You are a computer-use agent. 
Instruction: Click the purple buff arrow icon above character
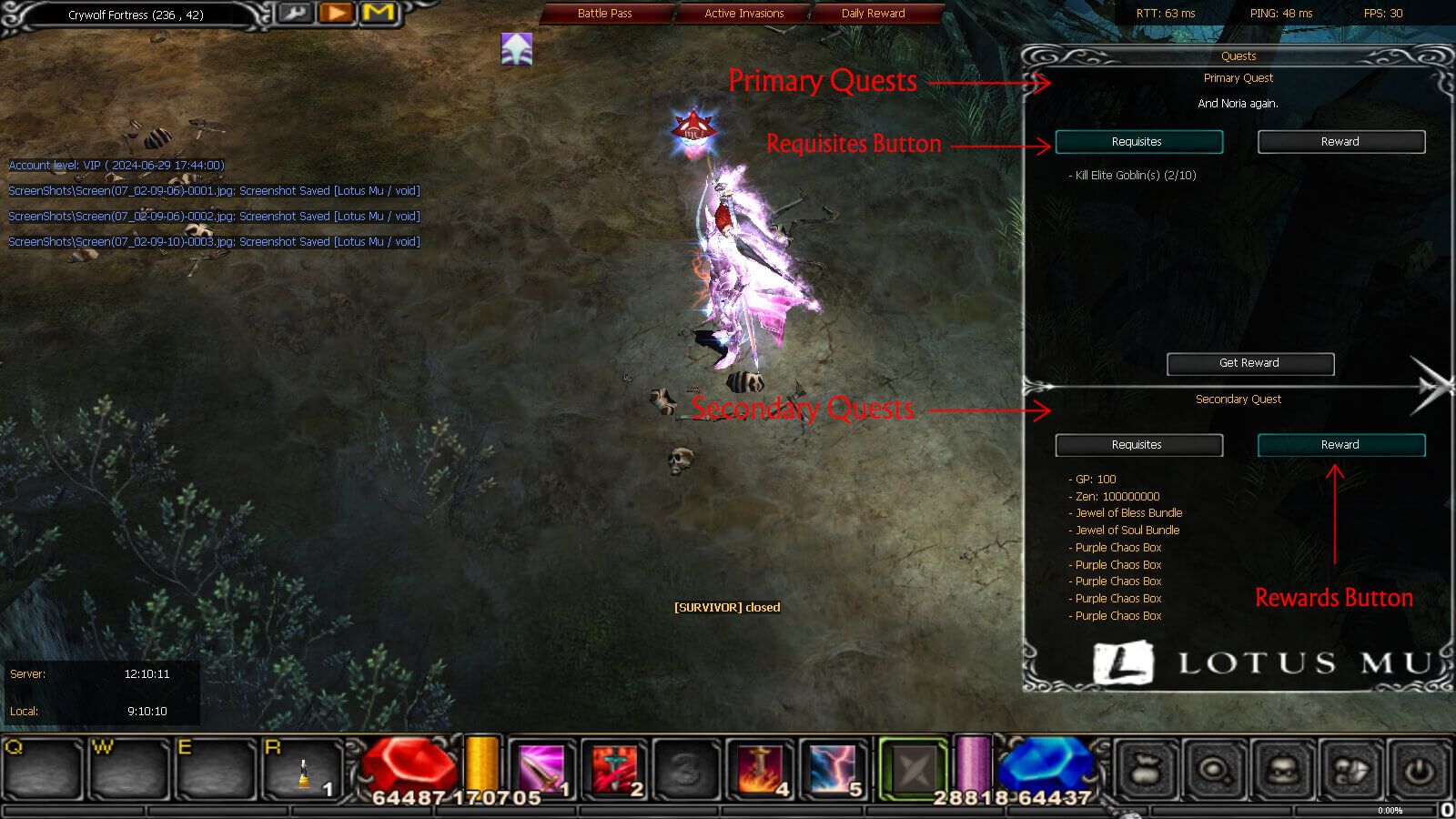[x=516, y=50]
